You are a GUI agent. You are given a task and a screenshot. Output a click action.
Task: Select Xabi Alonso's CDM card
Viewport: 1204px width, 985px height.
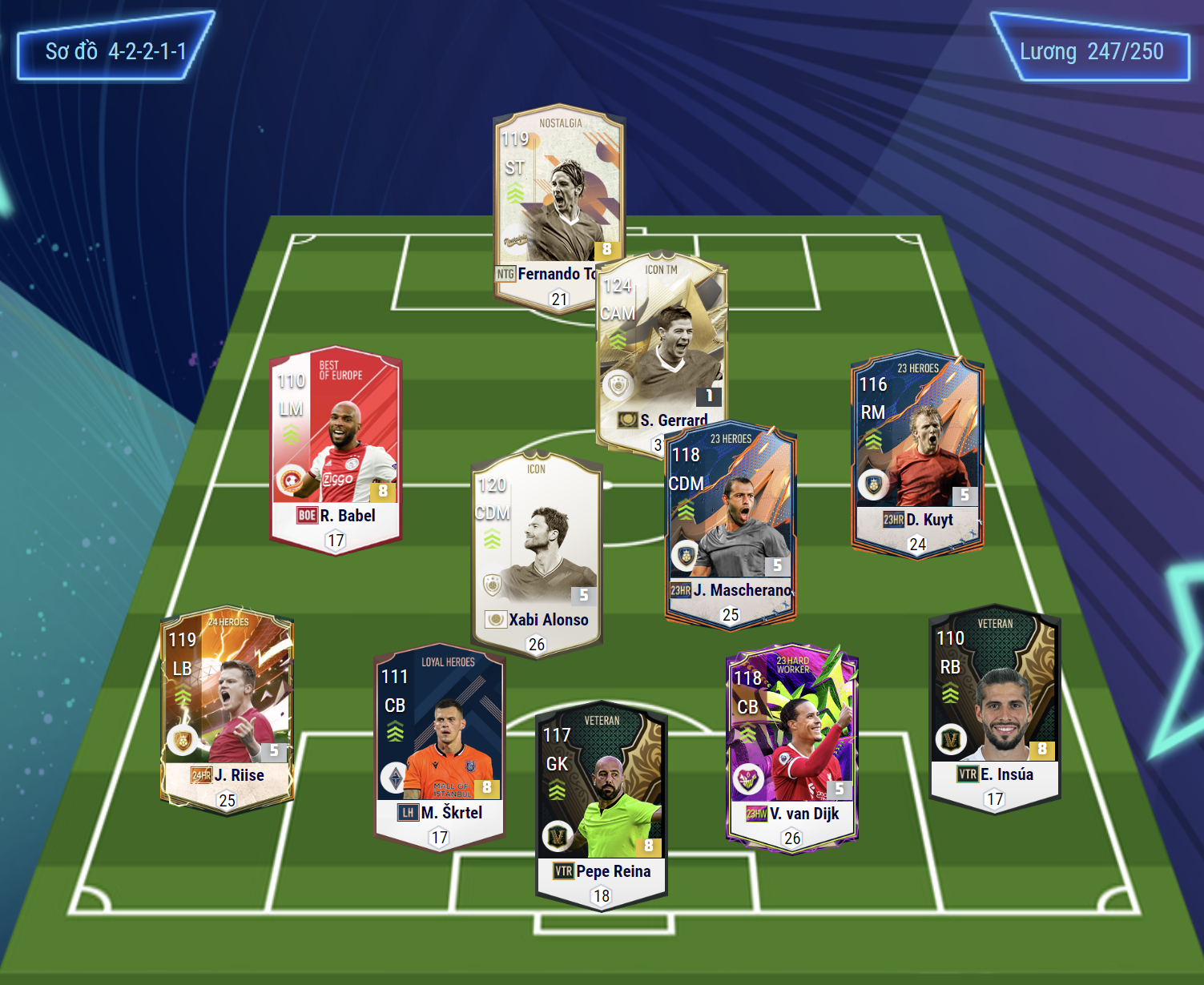(x=536, y=553)
